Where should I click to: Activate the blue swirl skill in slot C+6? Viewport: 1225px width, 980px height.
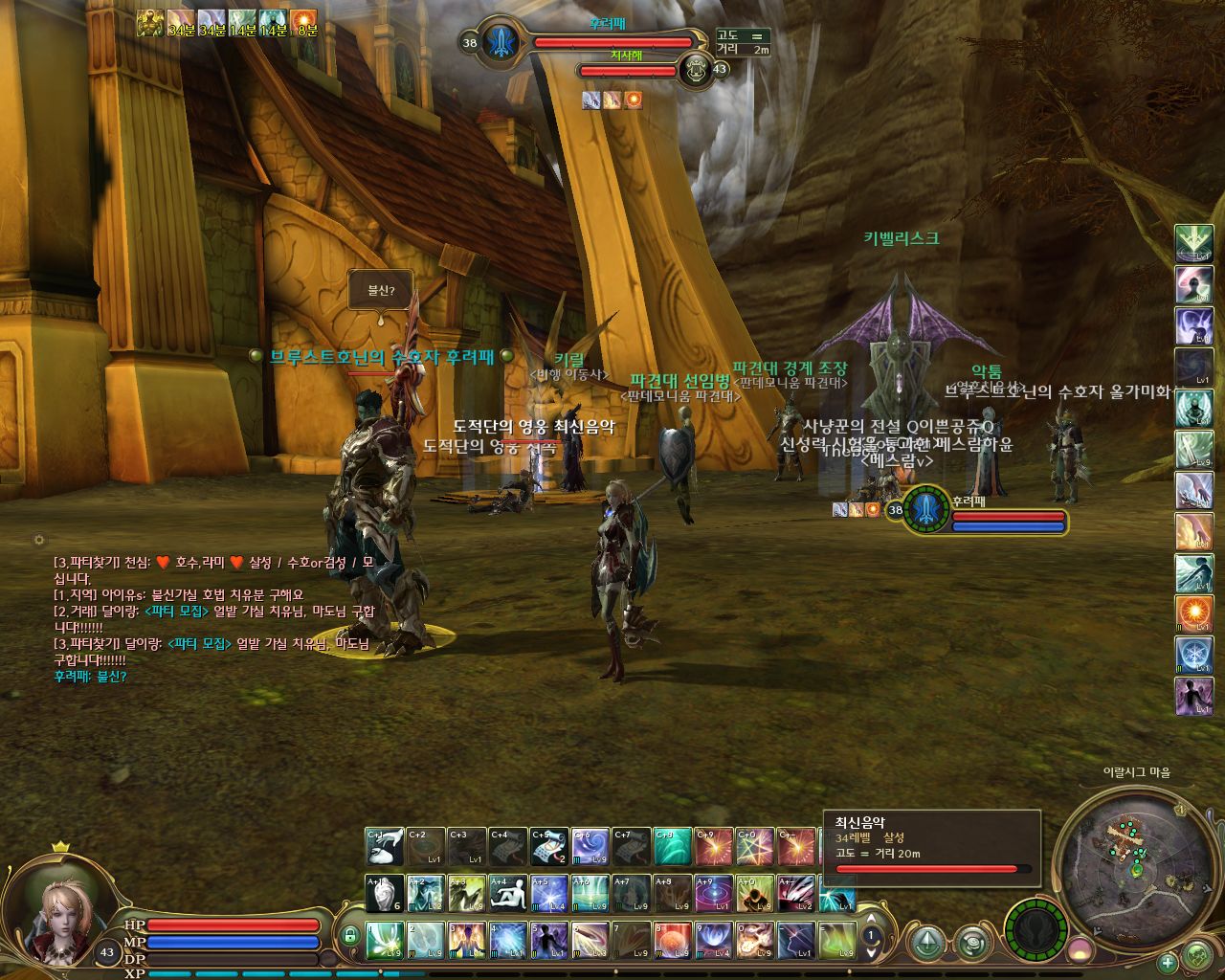(590, 847)
